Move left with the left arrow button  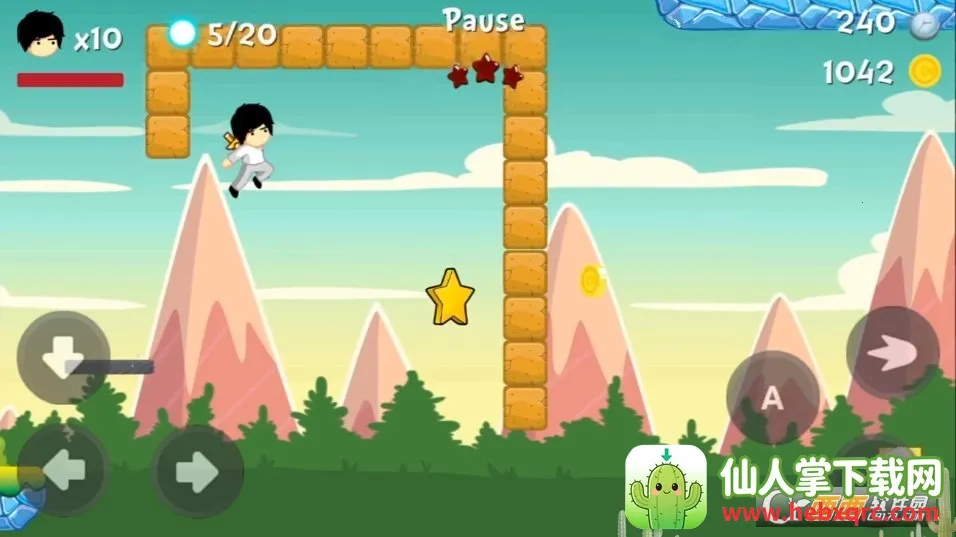point(63,470)
